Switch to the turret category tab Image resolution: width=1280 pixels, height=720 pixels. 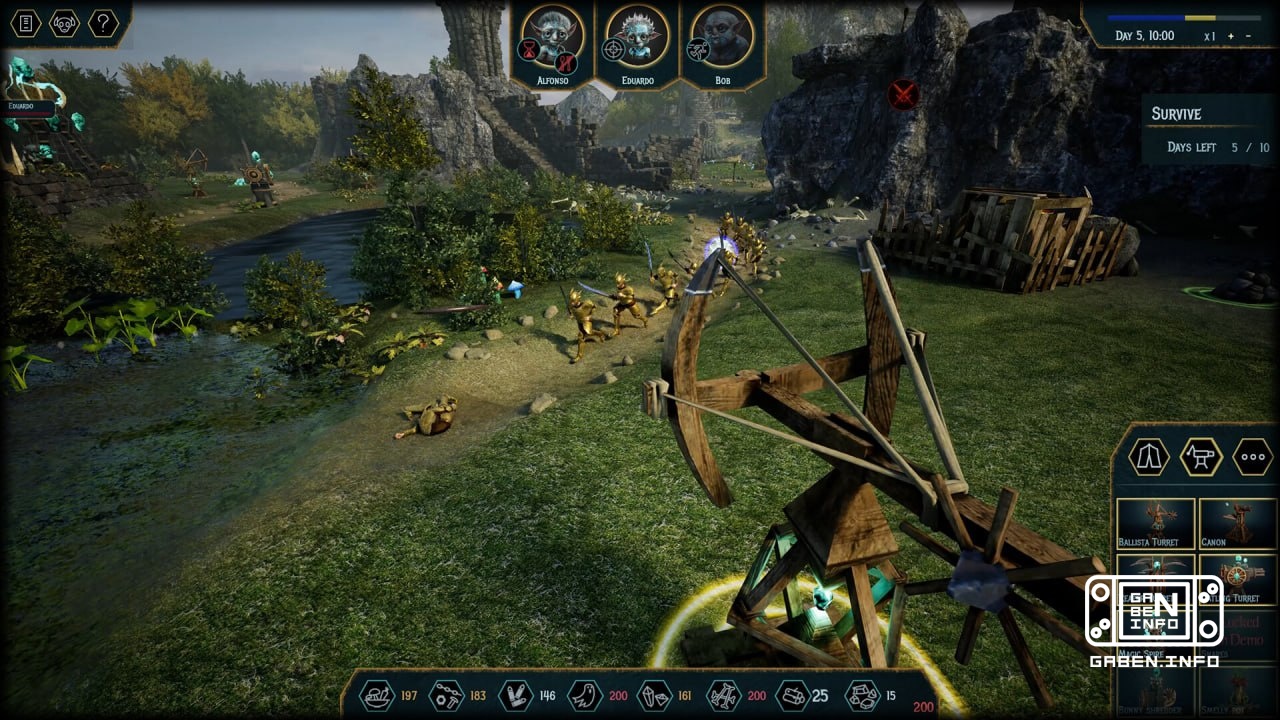coord(1201,457)
